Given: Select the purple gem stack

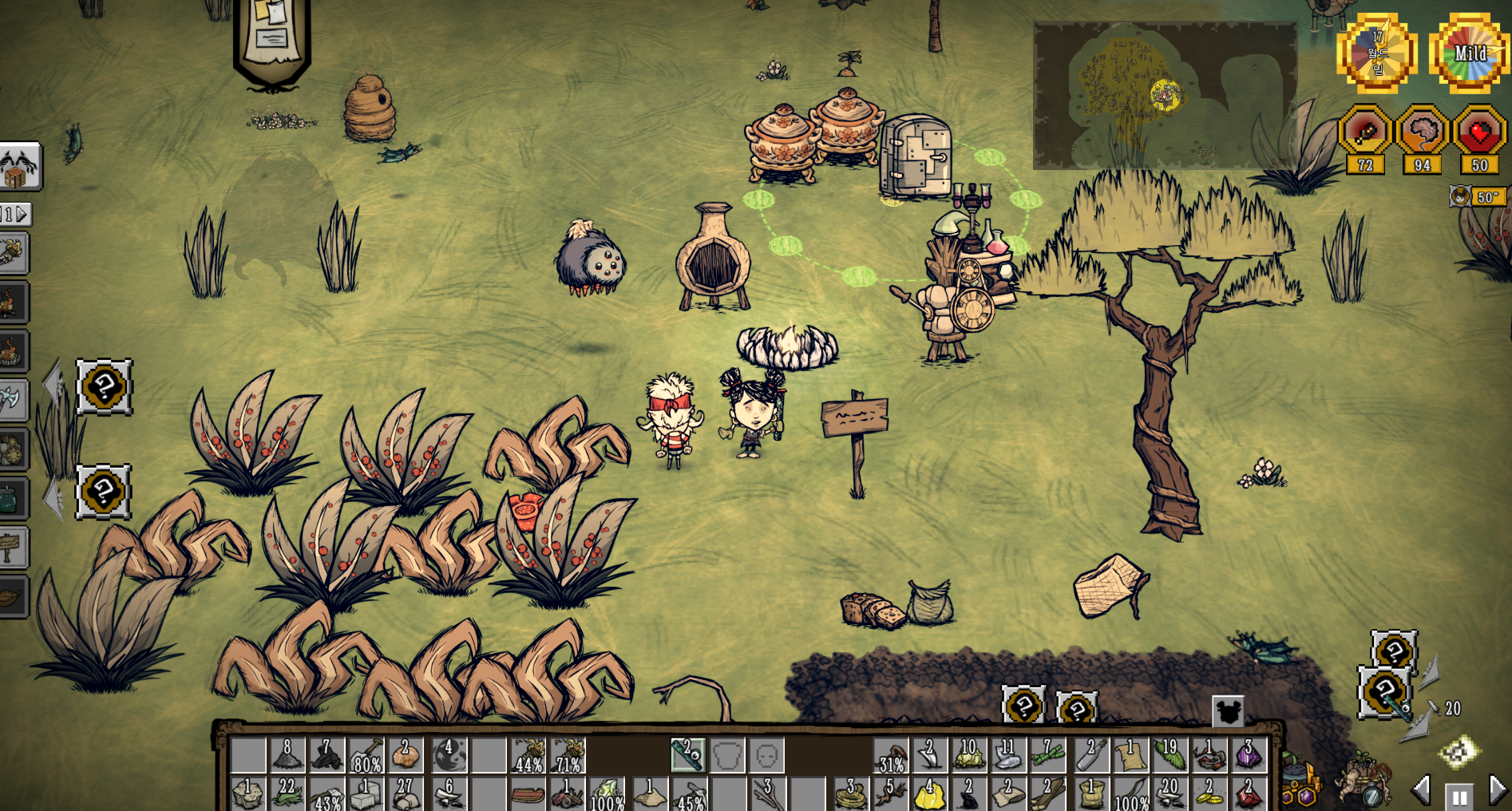Looking at the screenshot, I should tap(1248, 755).
